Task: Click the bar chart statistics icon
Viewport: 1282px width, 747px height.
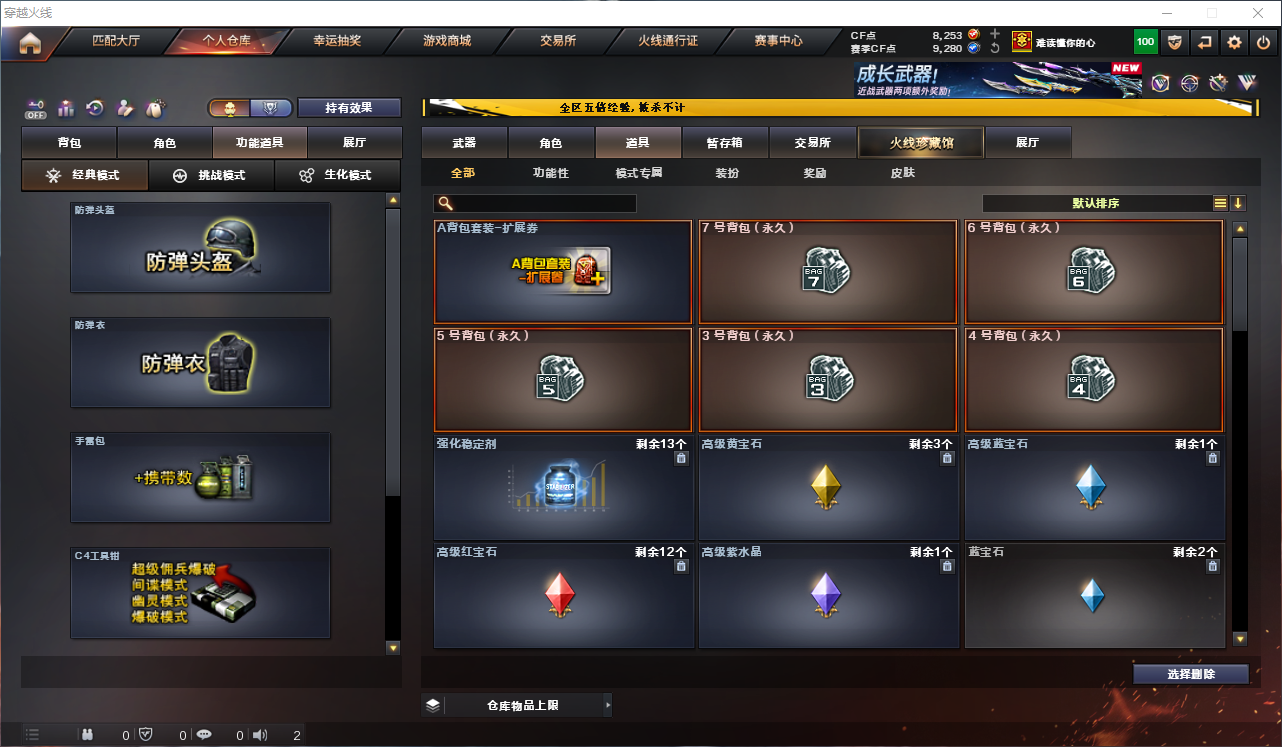Action: click(67, 108)
